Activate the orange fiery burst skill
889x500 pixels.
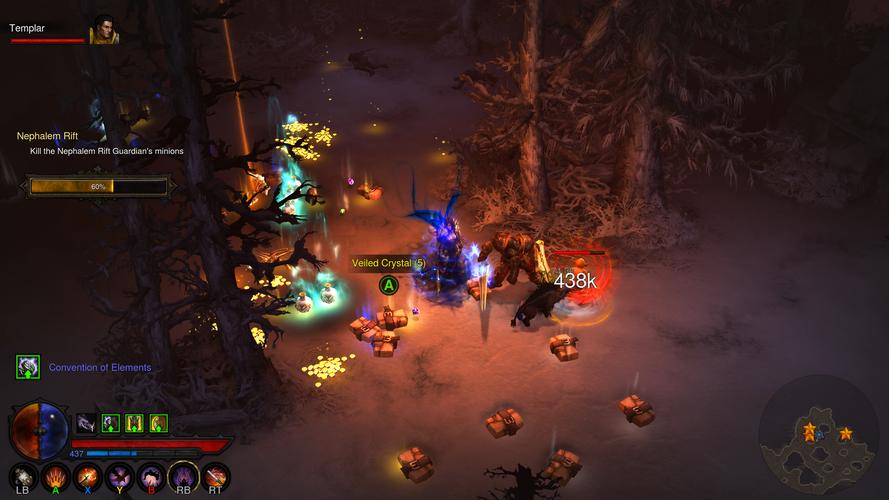55,476
